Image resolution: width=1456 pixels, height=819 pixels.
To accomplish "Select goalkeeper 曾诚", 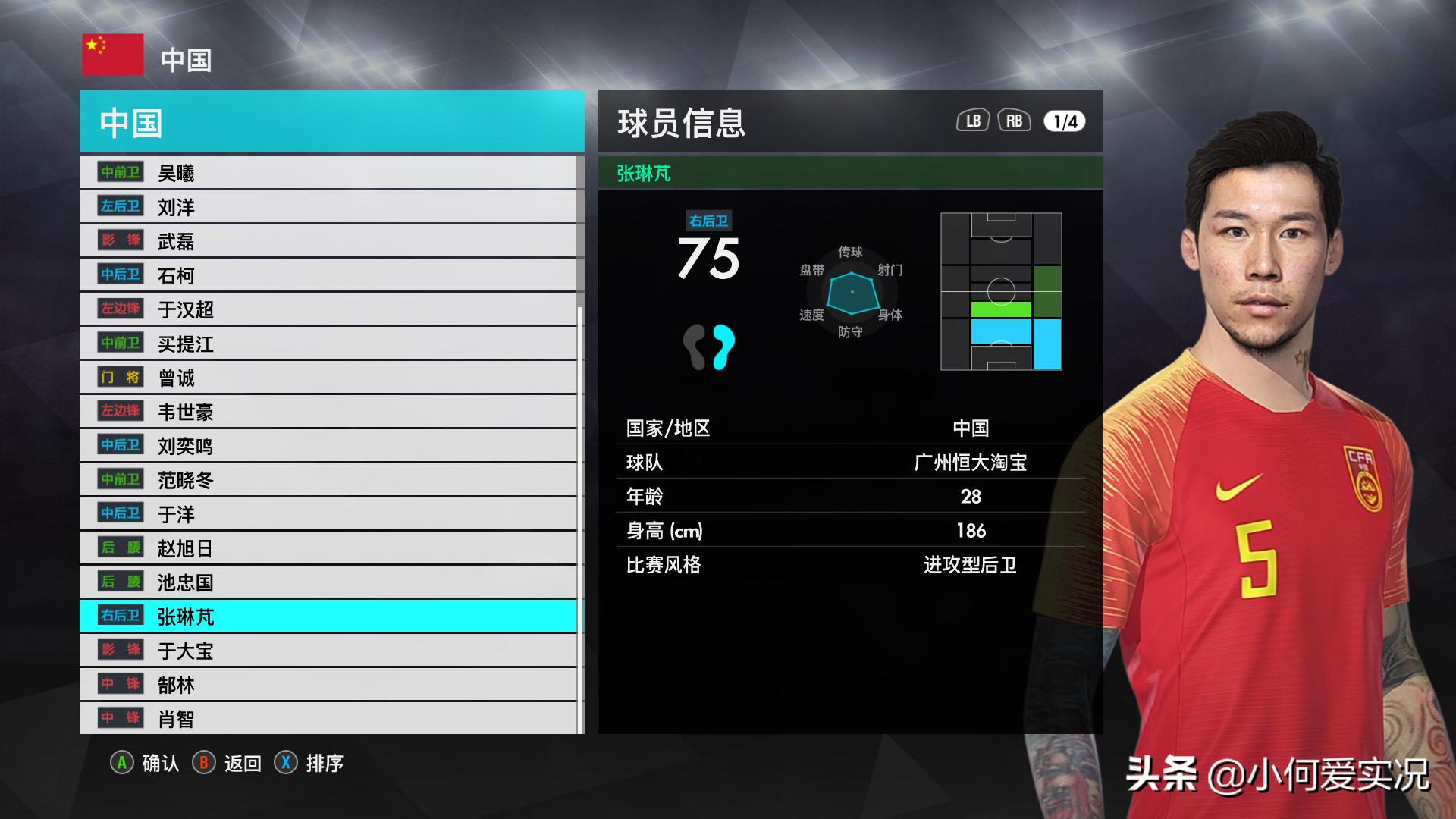I will (x=328, y=378).
